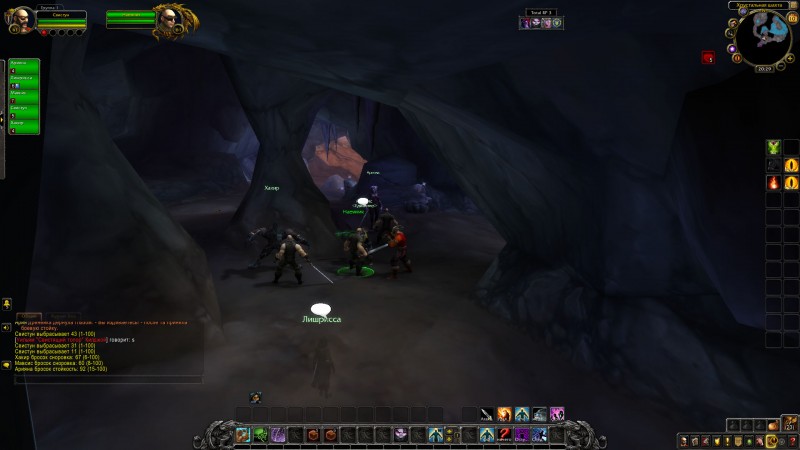Click the Total RP 3 tracker panel
The height and width of the screenshot is (450, 800).
tap(542, 19)
